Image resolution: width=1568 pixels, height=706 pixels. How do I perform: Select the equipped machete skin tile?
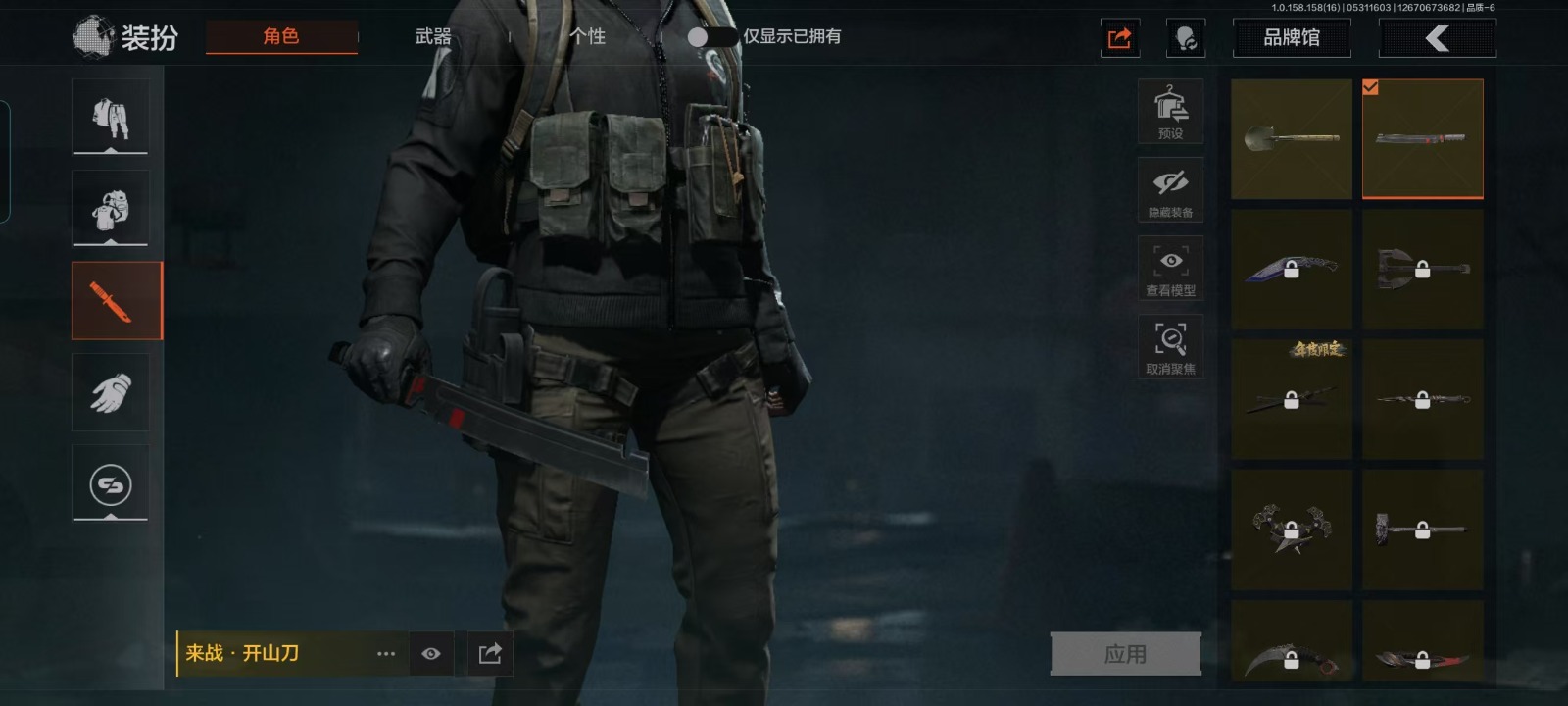pyautogui.click(x=1422, y=139)
